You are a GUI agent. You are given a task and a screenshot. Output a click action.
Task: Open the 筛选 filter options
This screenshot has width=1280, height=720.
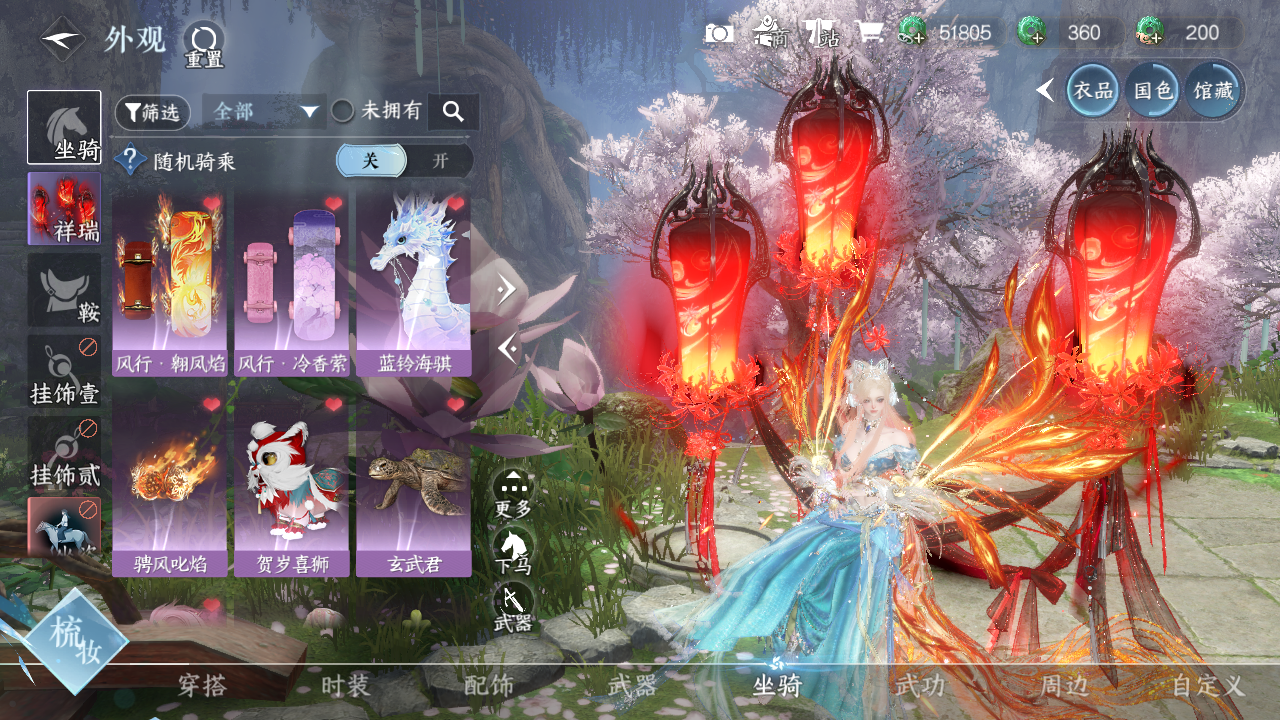tap(153, 112)
